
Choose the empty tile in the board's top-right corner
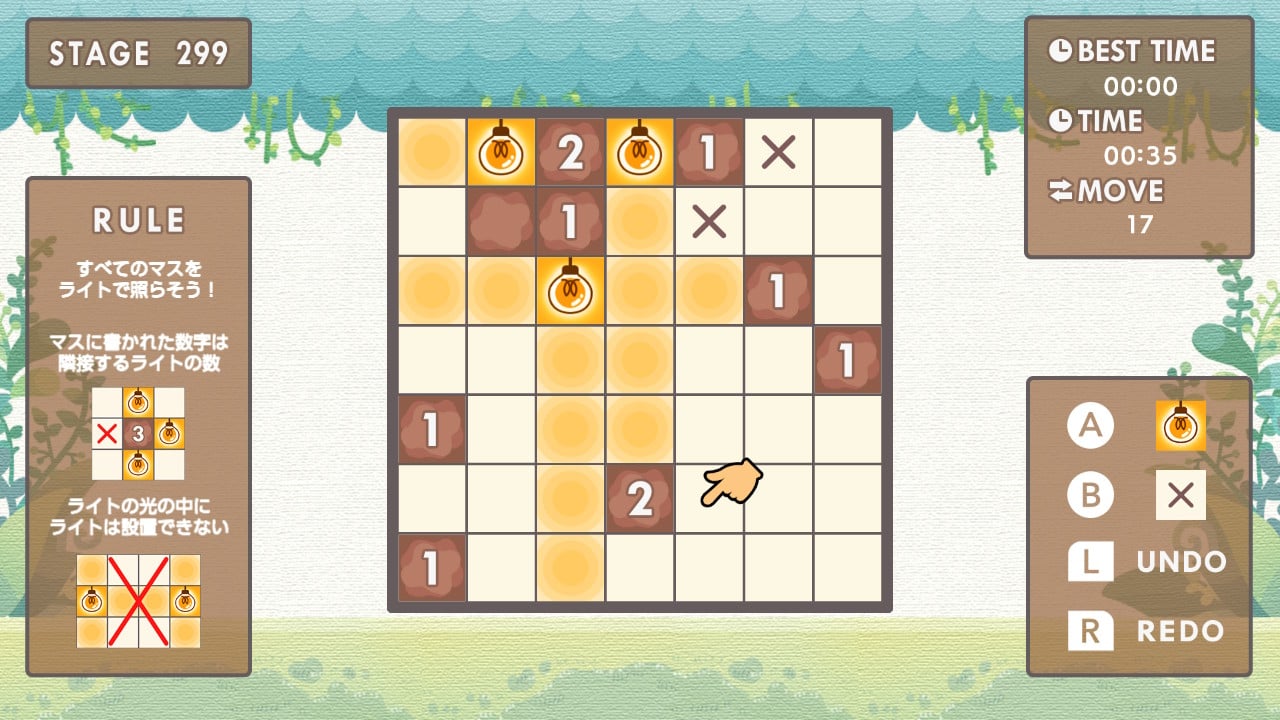coord(847,152)
